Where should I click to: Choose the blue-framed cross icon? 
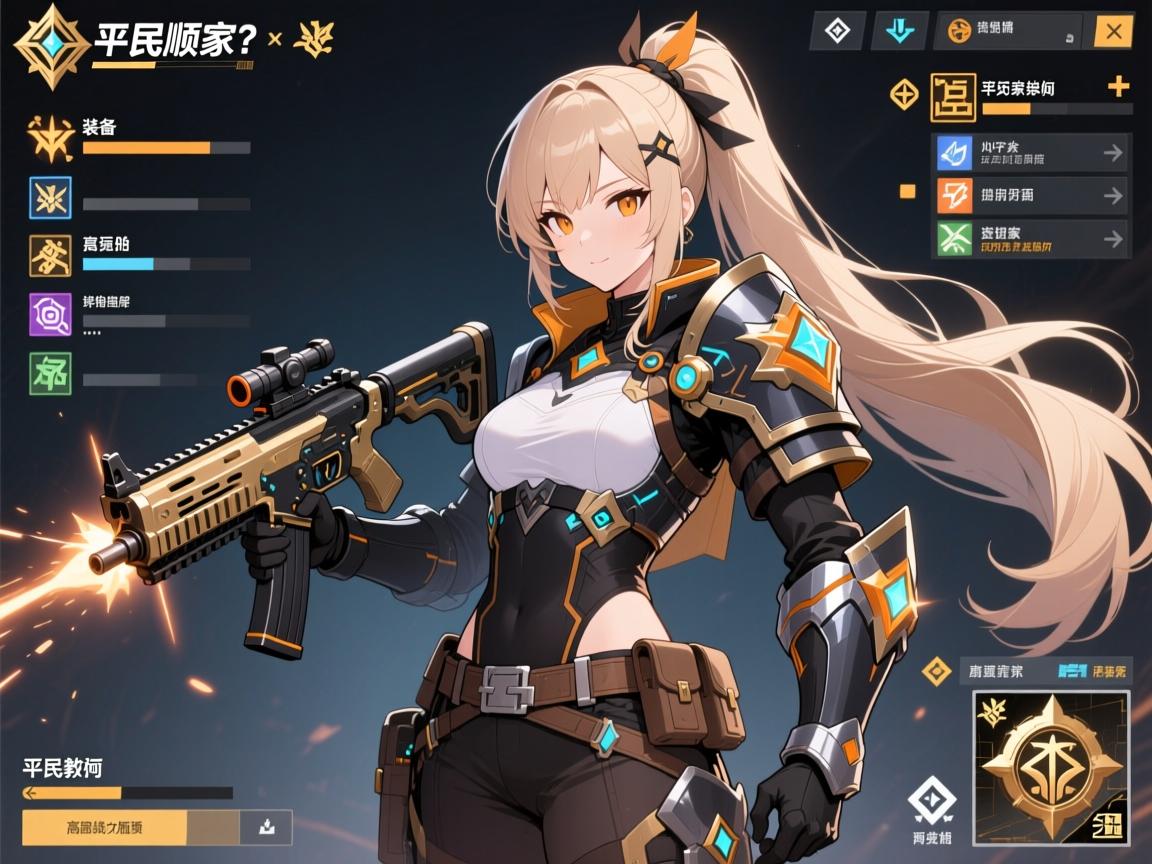[x=50, y=196]
